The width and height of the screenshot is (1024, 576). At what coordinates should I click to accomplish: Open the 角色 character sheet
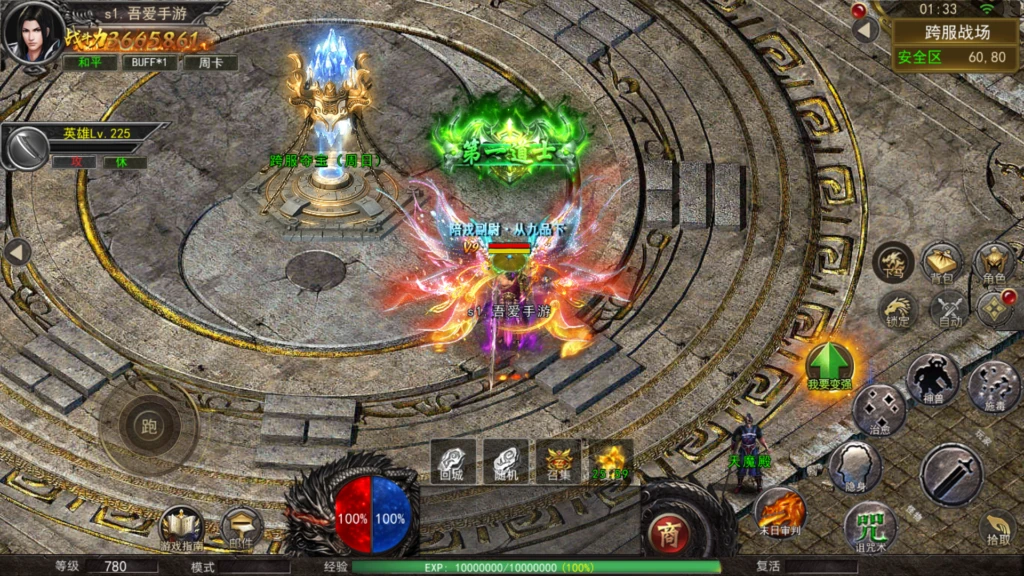click(993, 262)
